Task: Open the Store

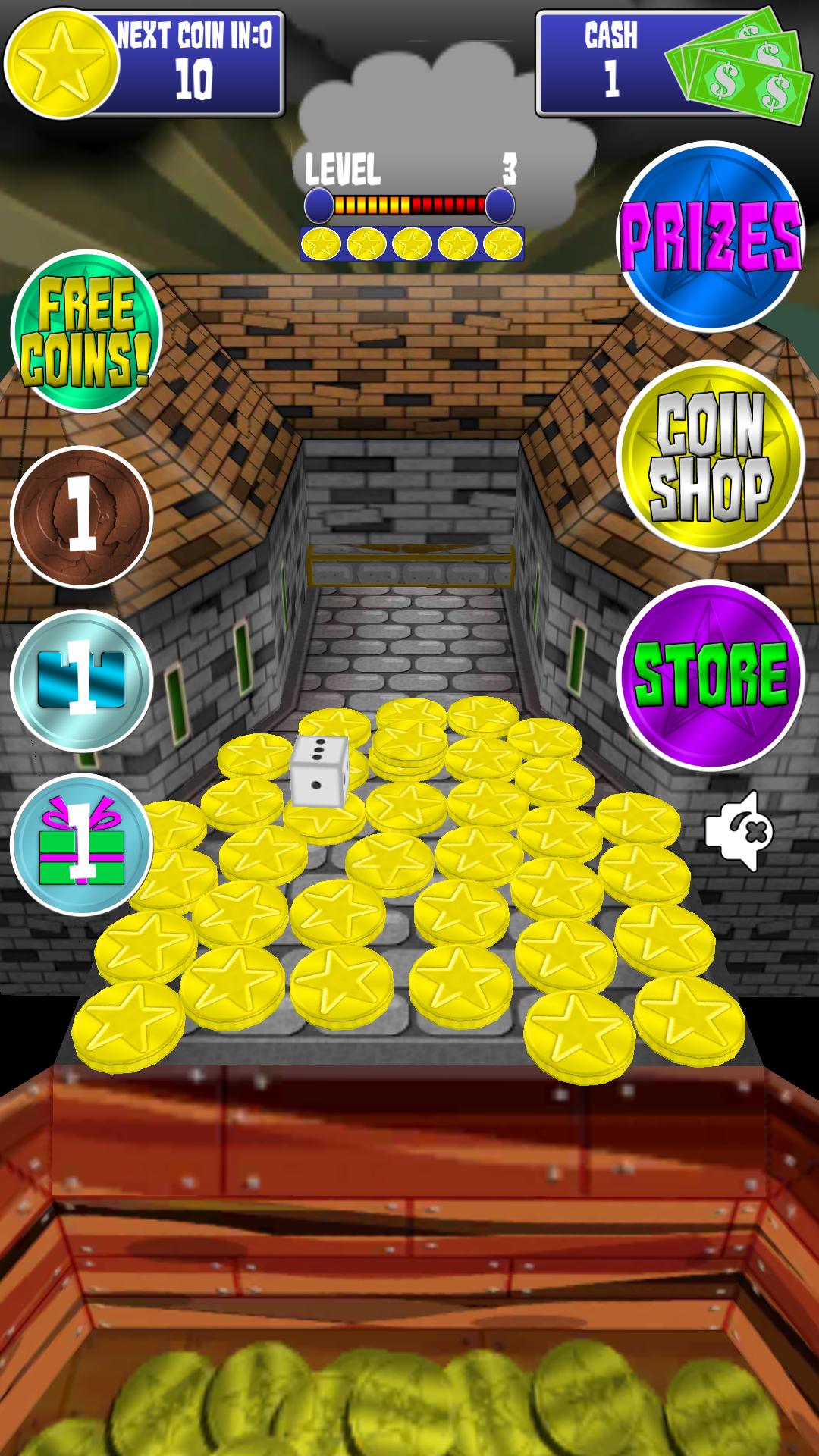Action: point(711,675)
